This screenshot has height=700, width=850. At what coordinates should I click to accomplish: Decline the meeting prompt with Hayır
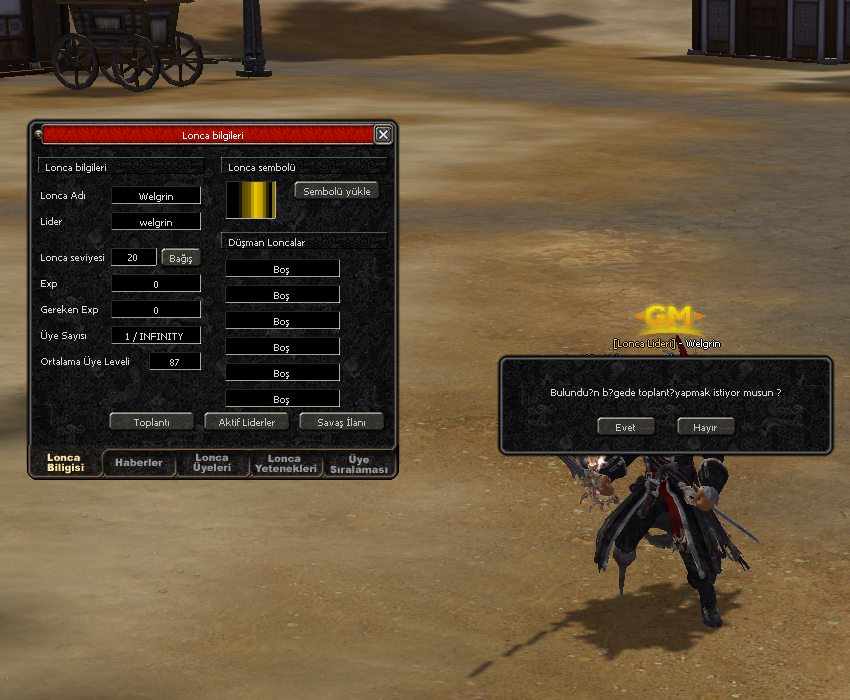click(705, 426)
